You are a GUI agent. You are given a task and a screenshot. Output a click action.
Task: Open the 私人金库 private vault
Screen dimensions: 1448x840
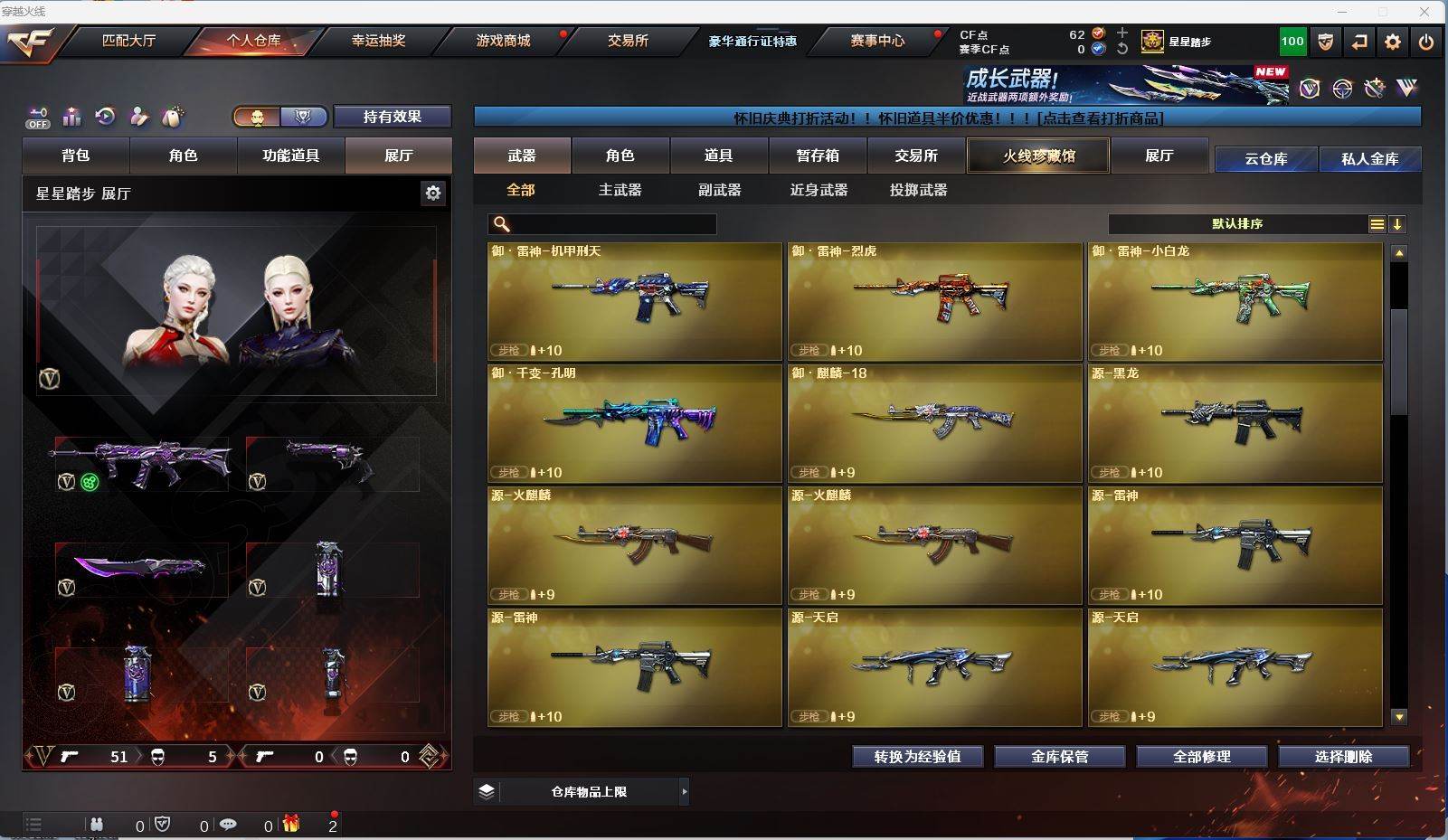coord(1369,159)
